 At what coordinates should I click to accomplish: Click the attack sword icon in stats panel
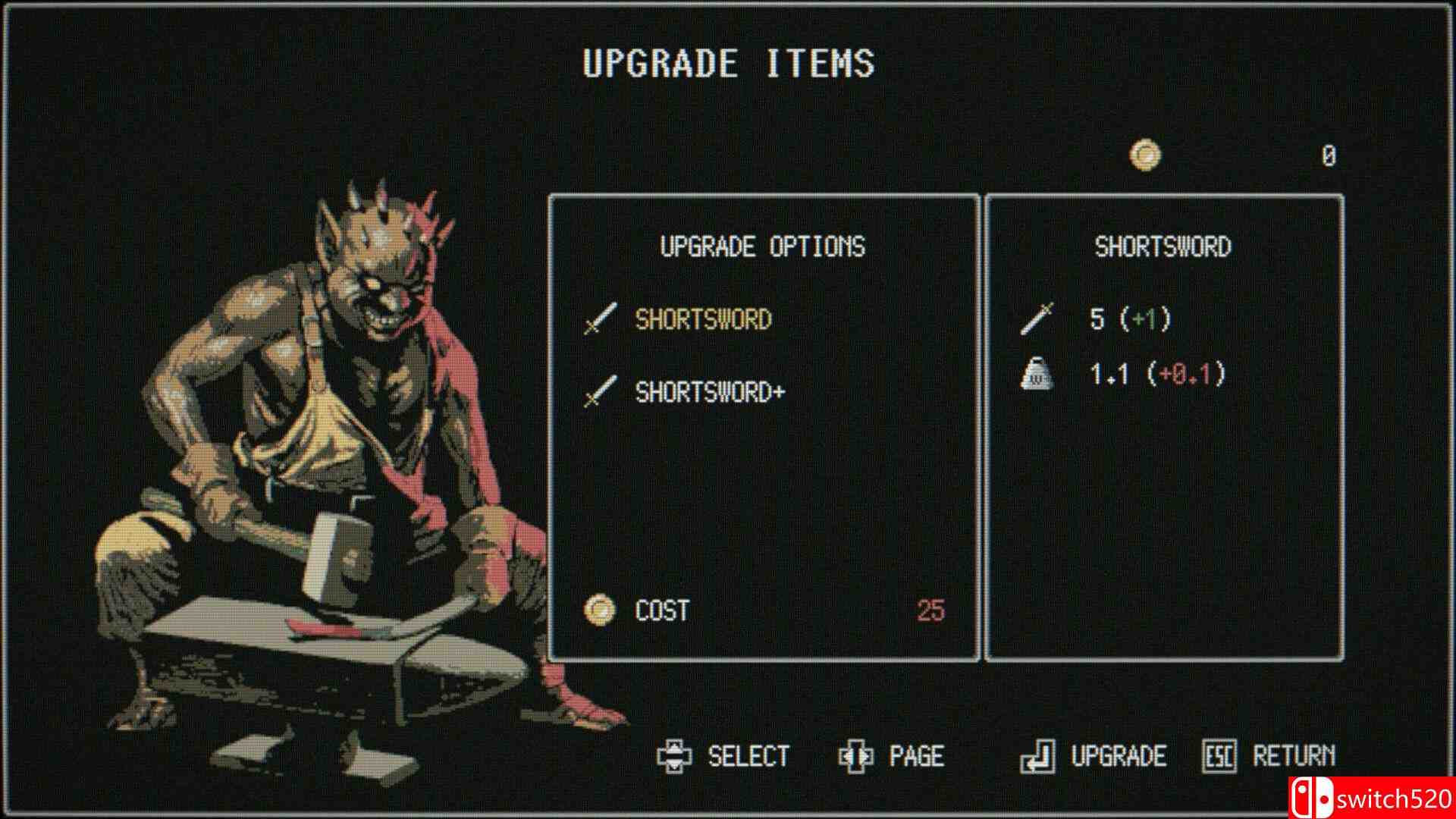(x=1039, y=319)
